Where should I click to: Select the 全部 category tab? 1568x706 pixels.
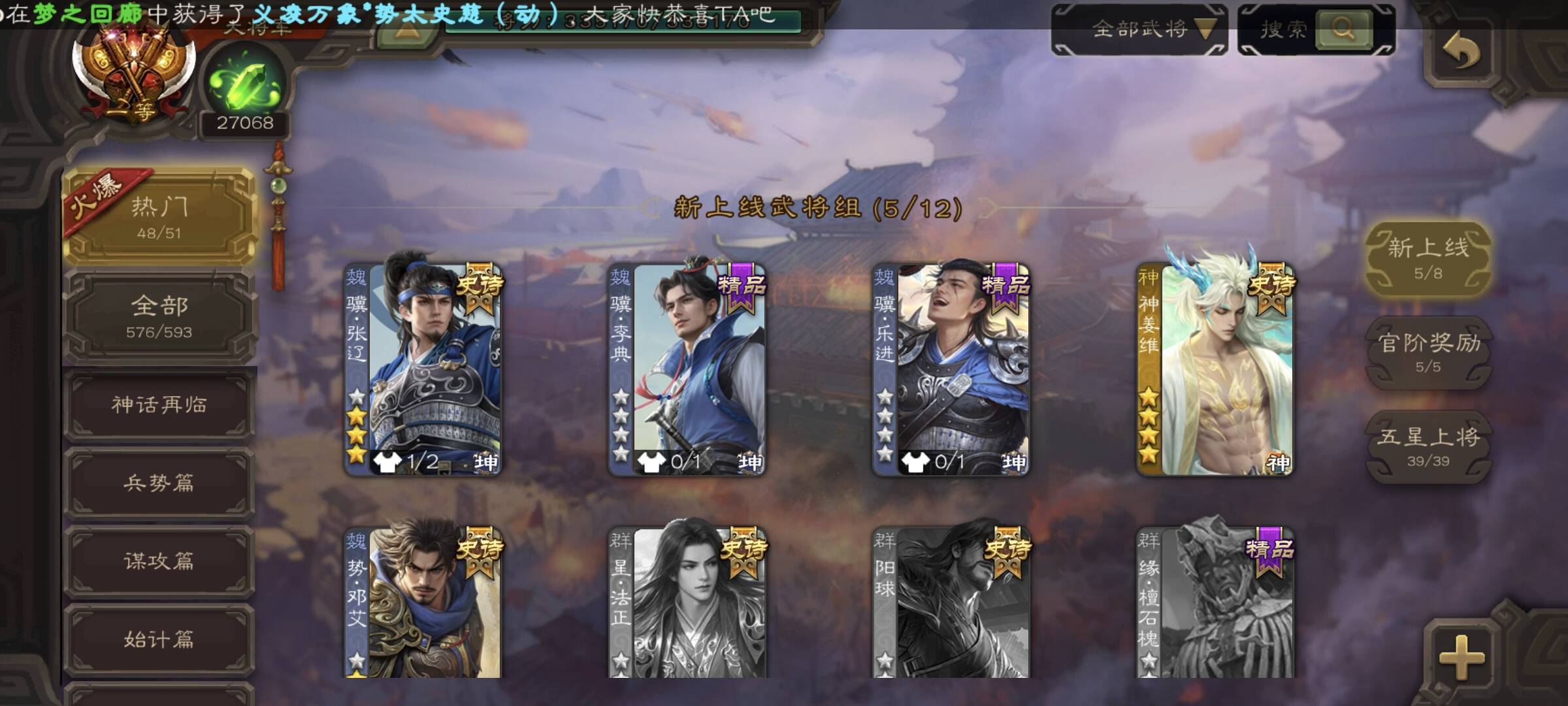159,316
